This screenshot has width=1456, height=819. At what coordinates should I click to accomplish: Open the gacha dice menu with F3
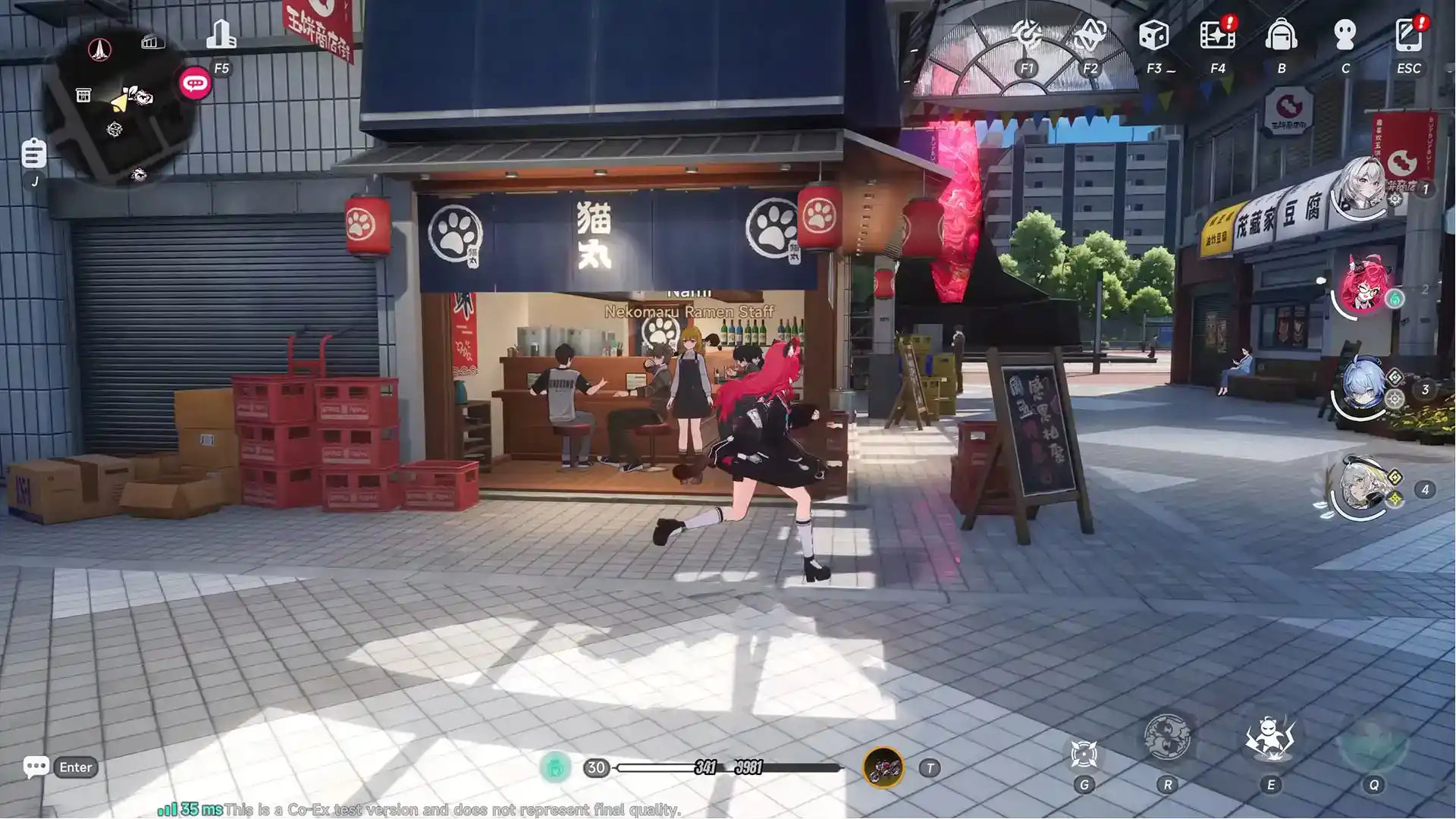point(1154,34)
